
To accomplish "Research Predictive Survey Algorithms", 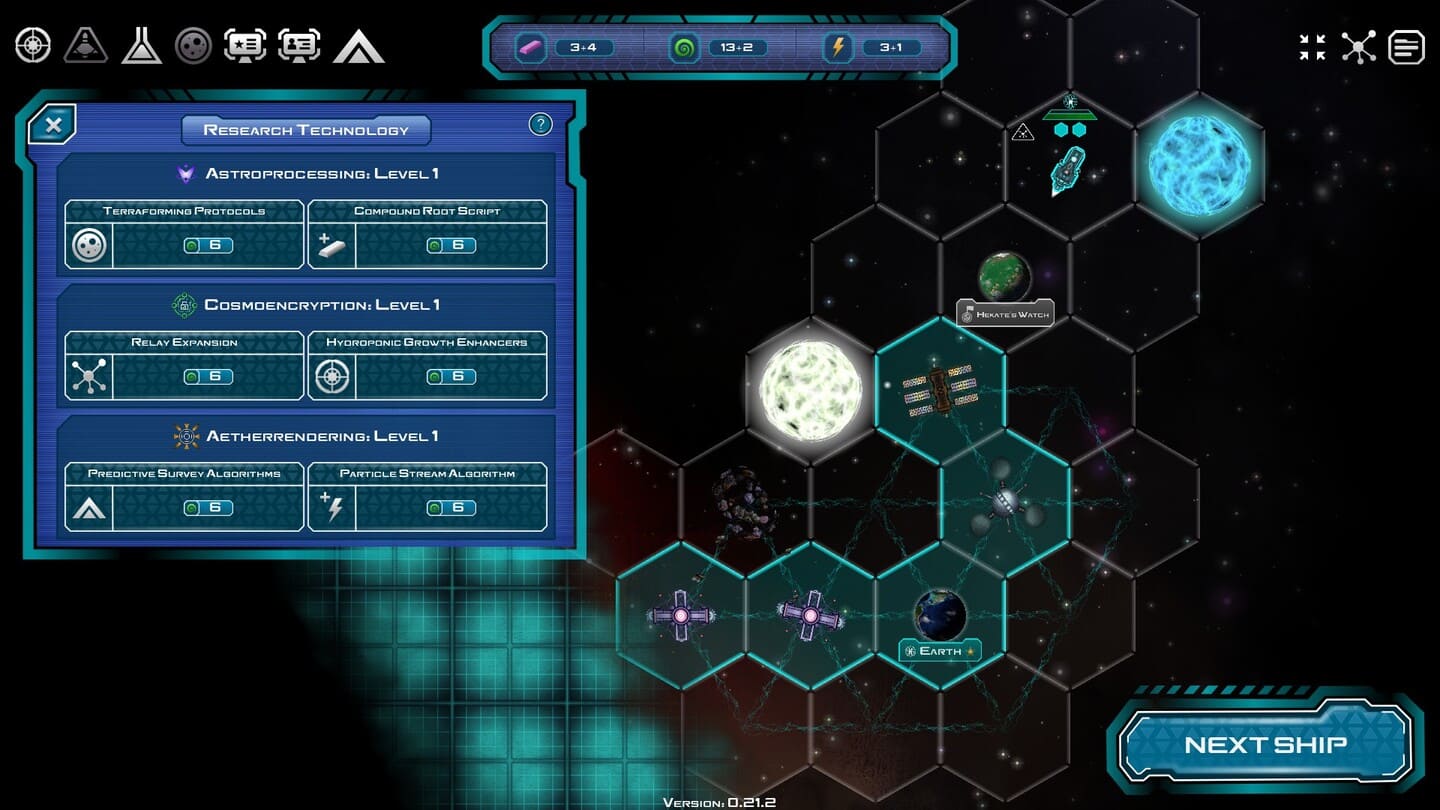I will click(x=184, y=498).
